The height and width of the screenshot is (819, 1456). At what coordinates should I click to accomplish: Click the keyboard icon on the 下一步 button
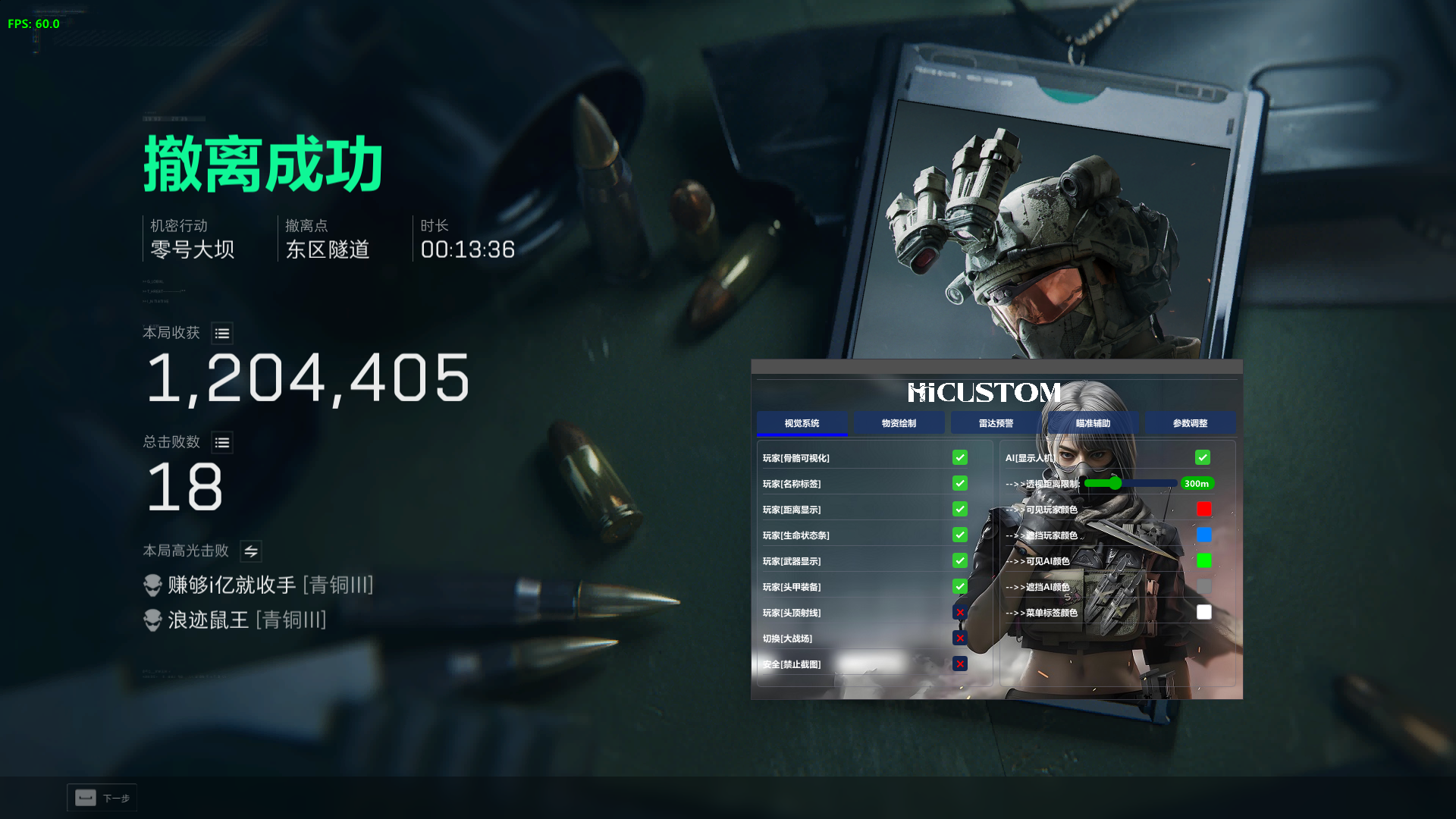click(x=84, y=798)
